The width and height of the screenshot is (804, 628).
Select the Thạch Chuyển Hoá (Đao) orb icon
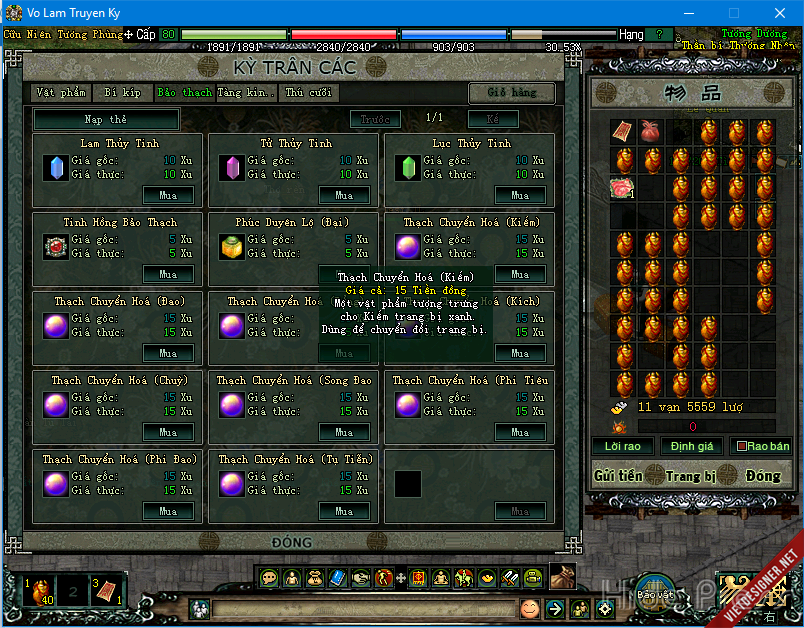56,326
